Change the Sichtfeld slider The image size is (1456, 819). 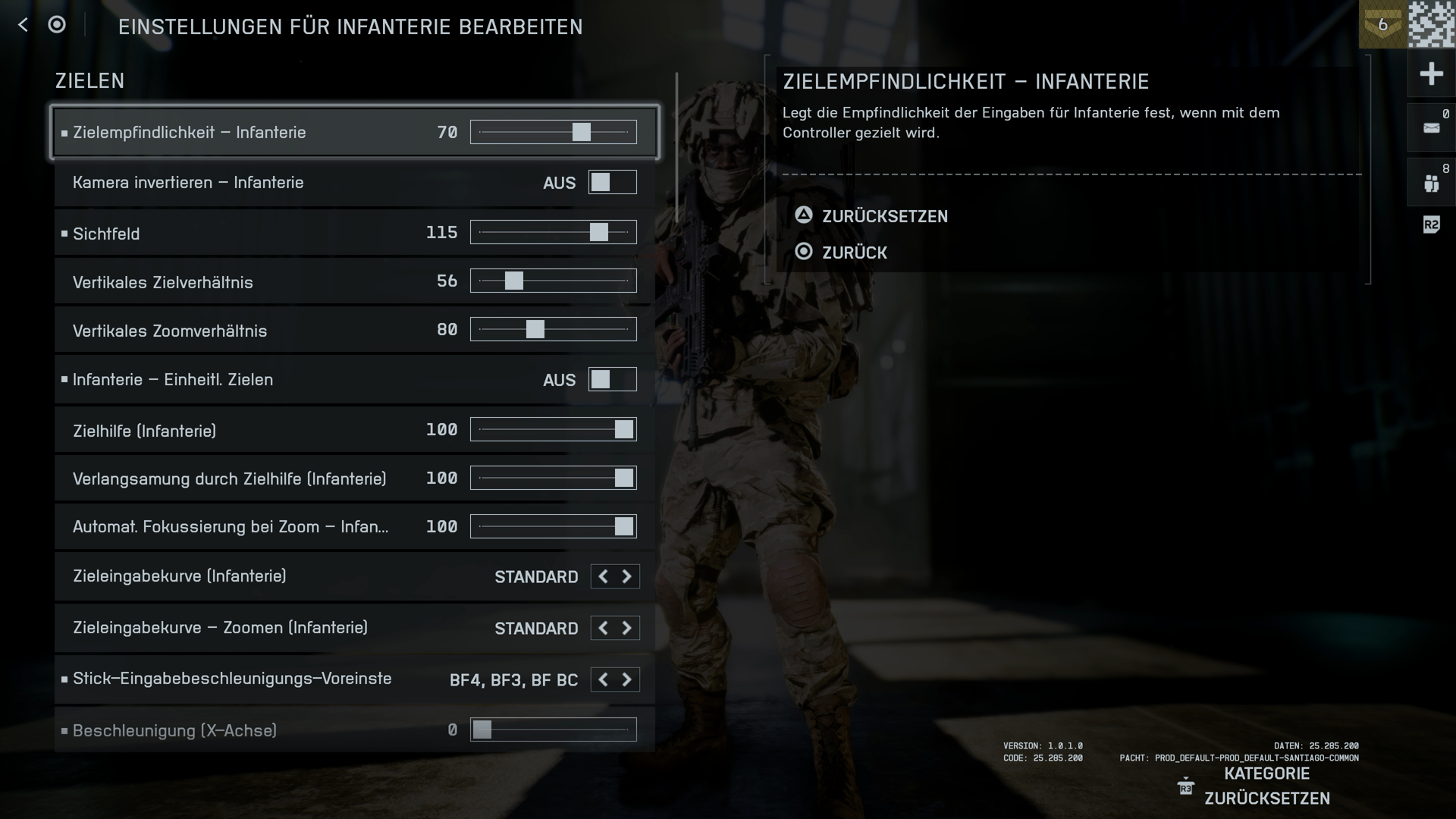(x=598, y=232)
